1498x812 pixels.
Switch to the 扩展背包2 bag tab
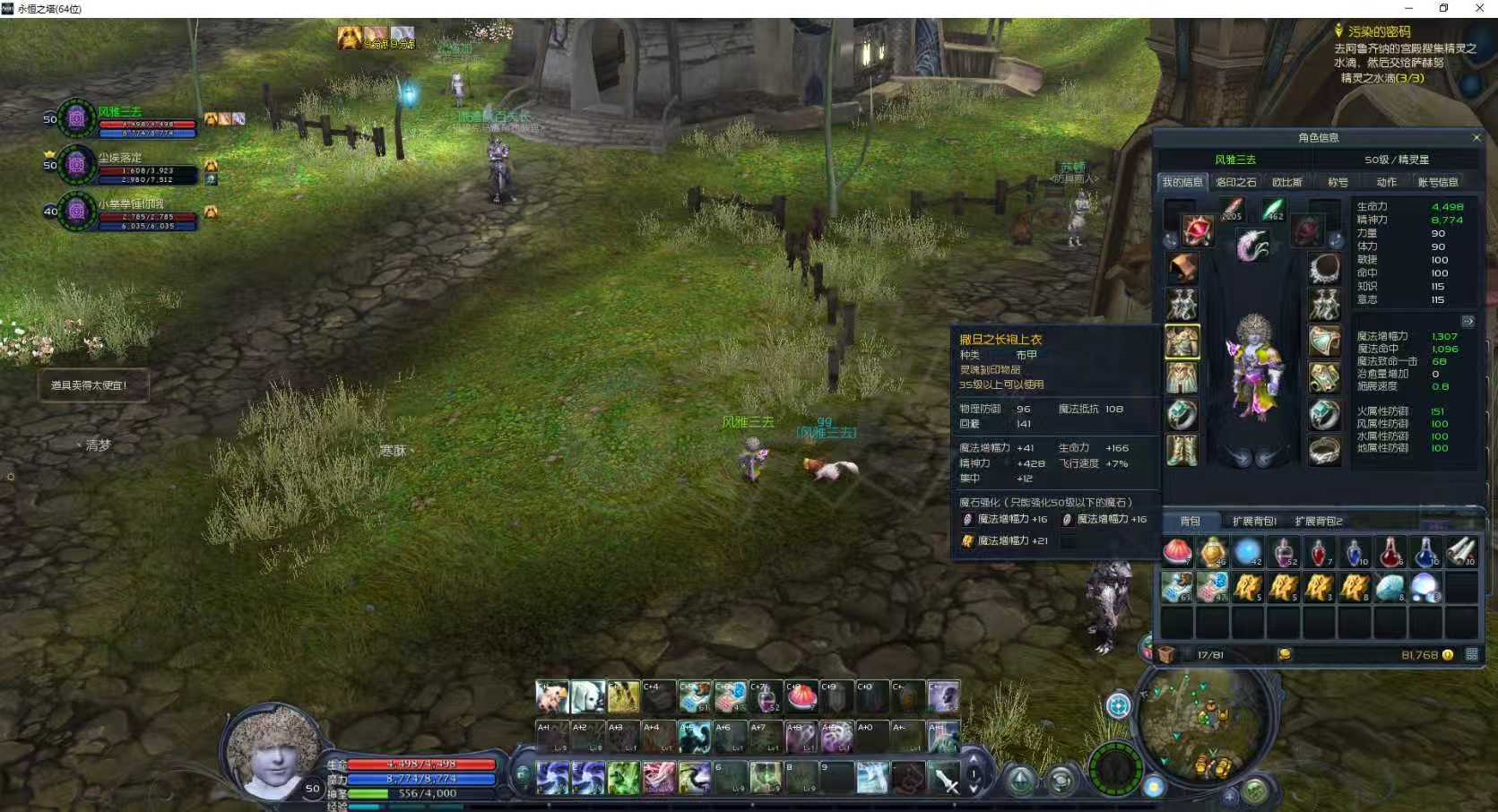[x=1319, y=521]
